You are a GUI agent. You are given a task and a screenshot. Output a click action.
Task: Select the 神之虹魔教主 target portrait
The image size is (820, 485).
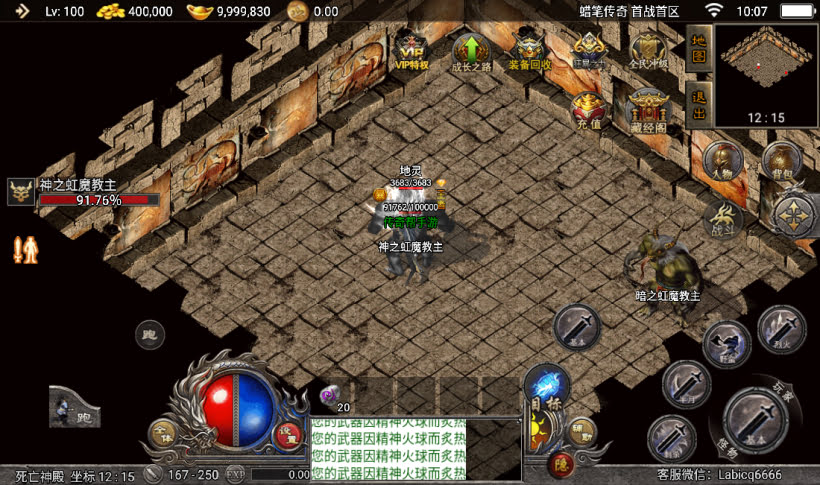click(21, 191)
